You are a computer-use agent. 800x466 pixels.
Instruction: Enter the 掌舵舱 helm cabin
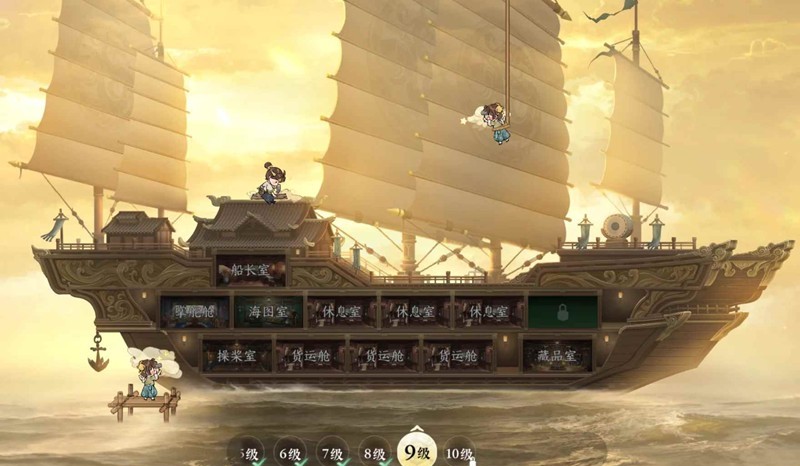pos(195,312)
